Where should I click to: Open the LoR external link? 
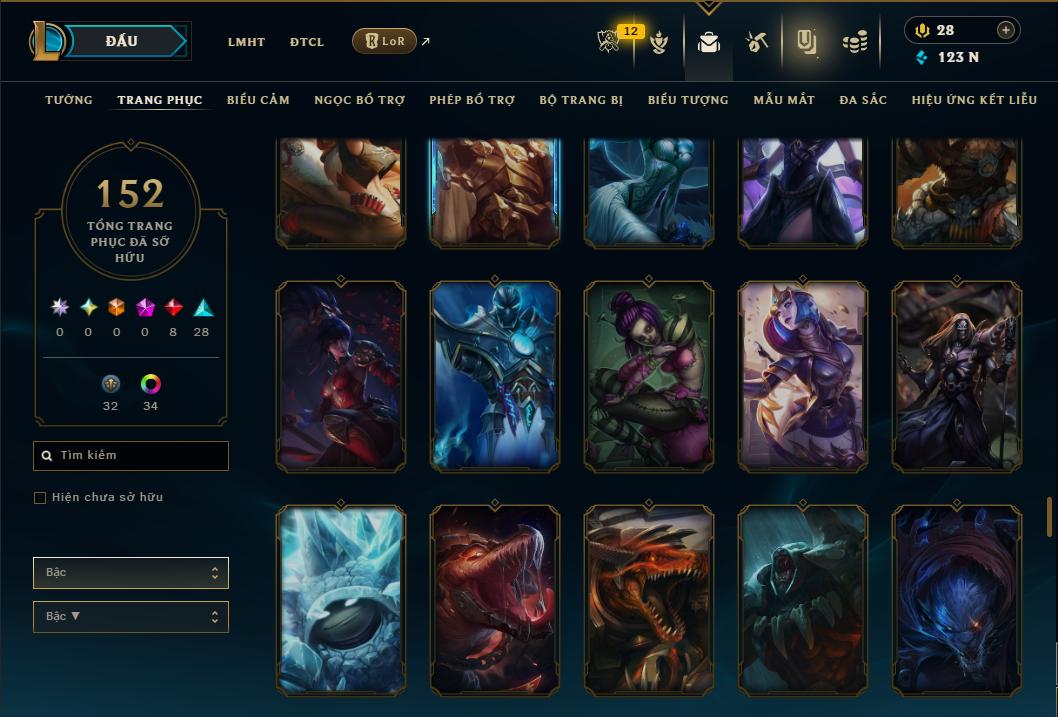tap(385, 41)
